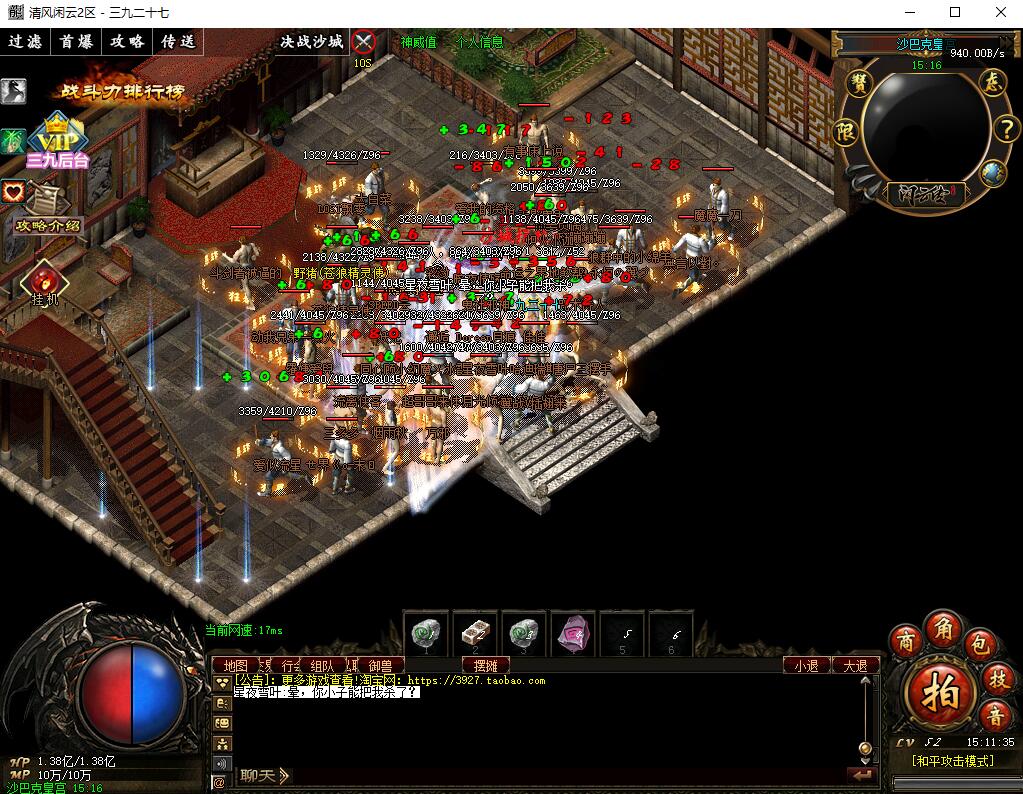Screen dimensions: 1023x794
Task: Toggle the 挂机 auto-battle button
Action: 45,281
